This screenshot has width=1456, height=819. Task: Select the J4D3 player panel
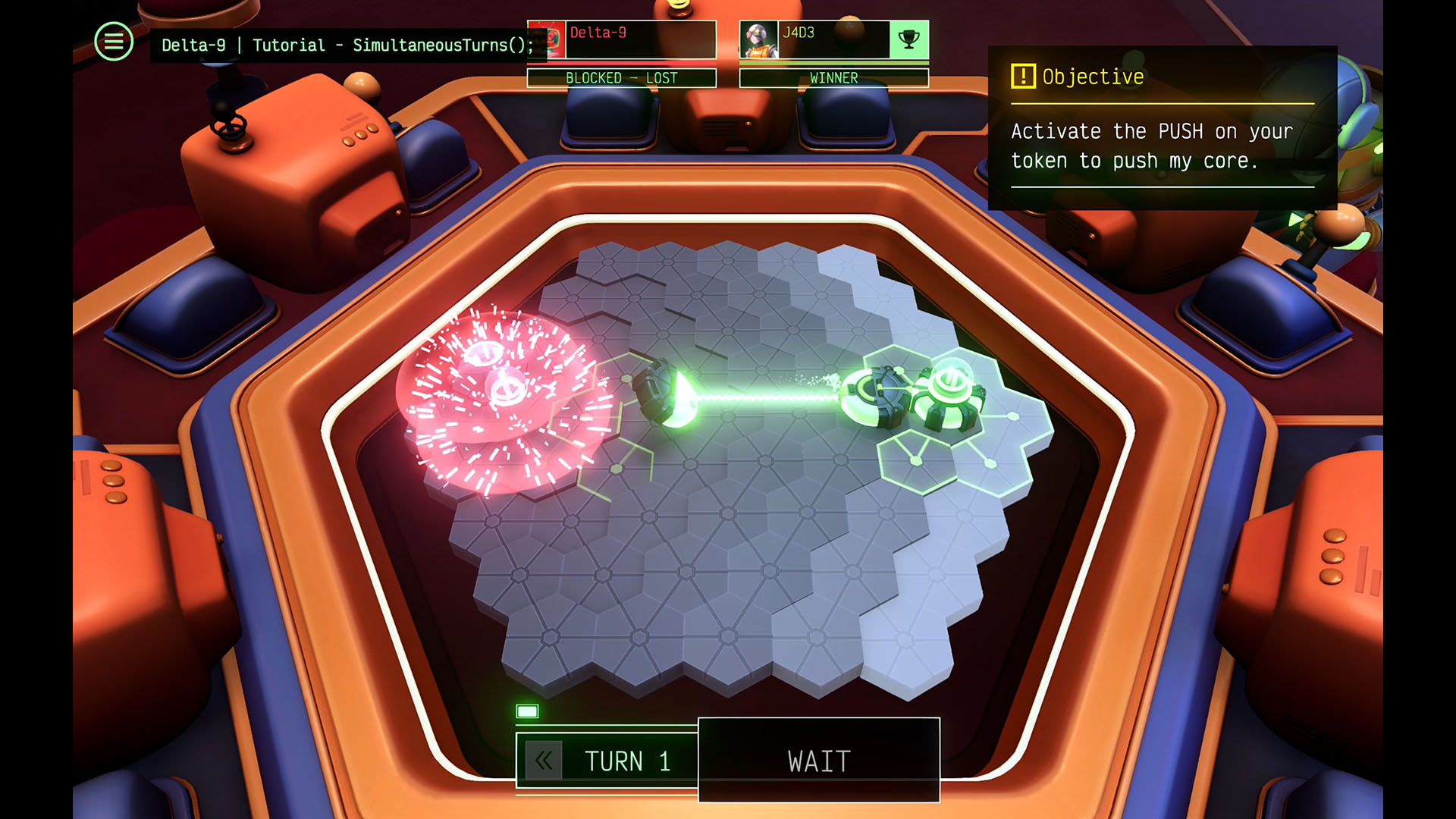[x=815, y=39]
